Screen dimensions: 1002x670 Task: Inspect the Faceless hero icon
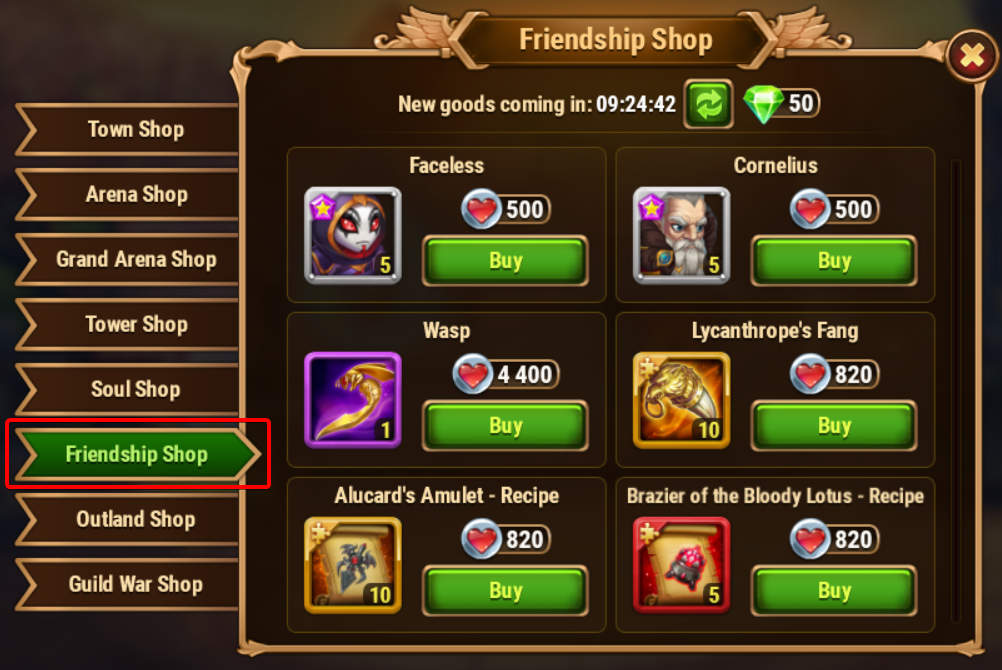(352, 236)
